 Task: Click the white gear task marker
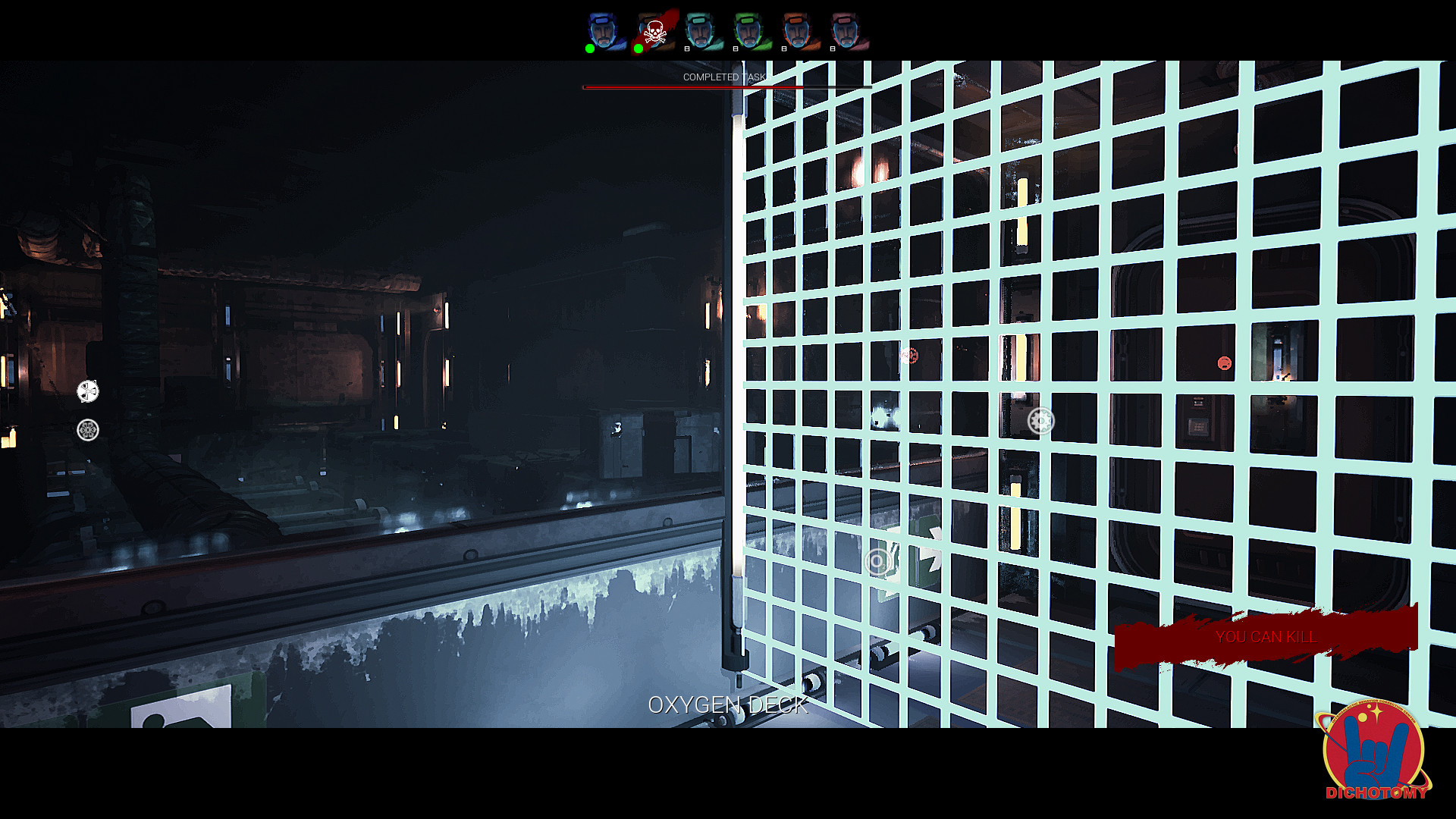(1040, 421)
